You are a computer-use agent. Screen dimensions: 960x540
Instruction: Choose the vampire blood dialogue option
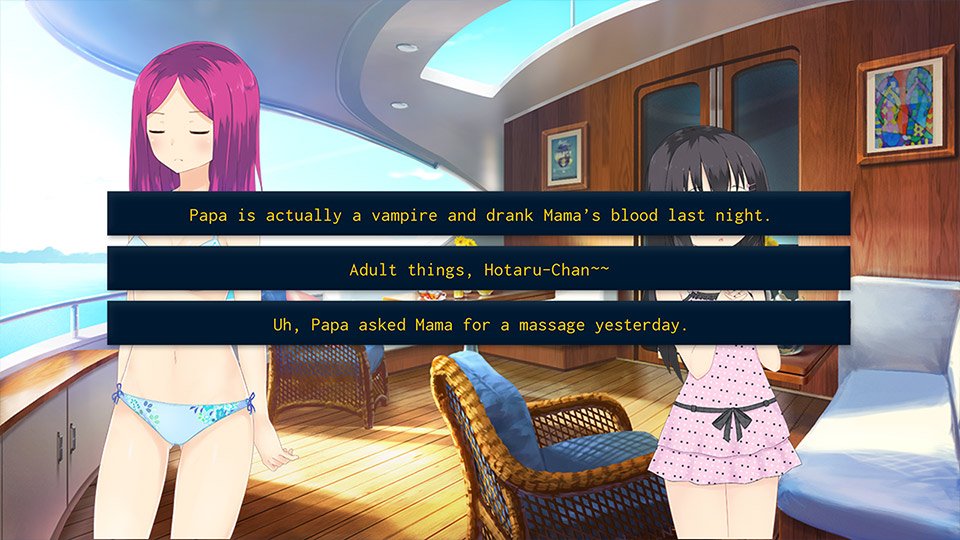[x=479, y=214]
